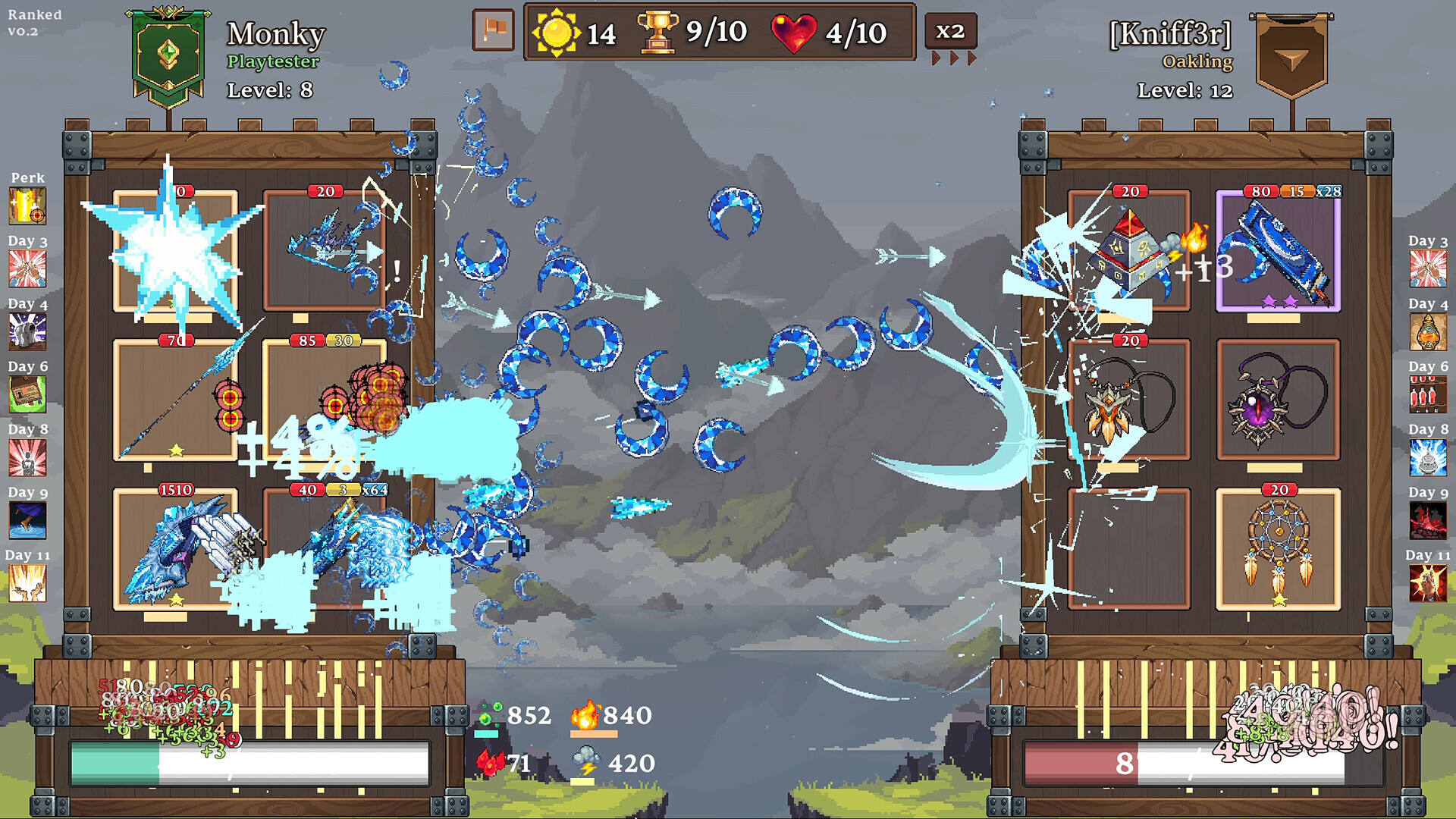Inspect Monky's Day 3 skill icon

tap(27, 268)
